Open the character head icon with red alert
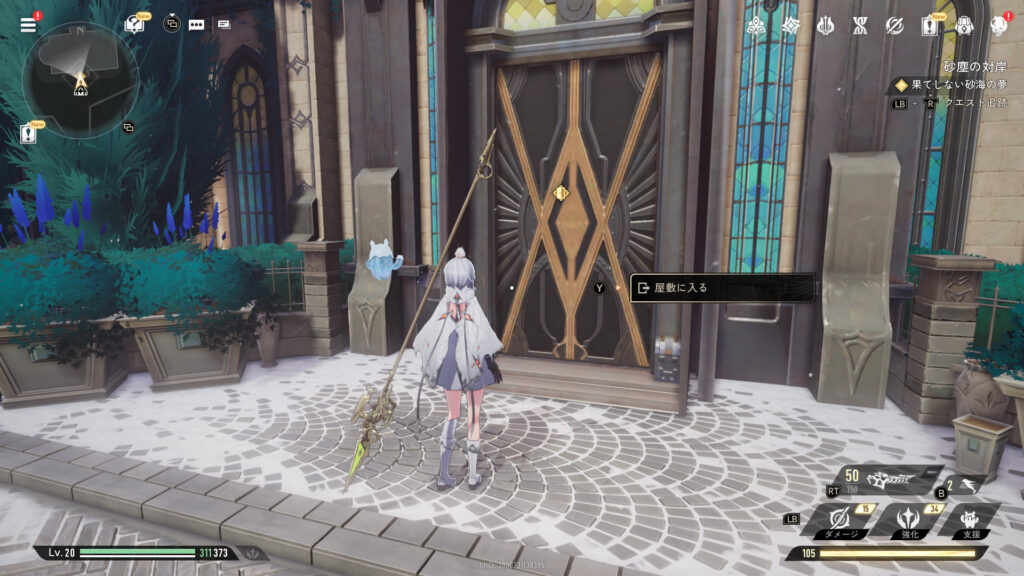1024x576 pixels. pyautogui.click(x=998, y=25)
